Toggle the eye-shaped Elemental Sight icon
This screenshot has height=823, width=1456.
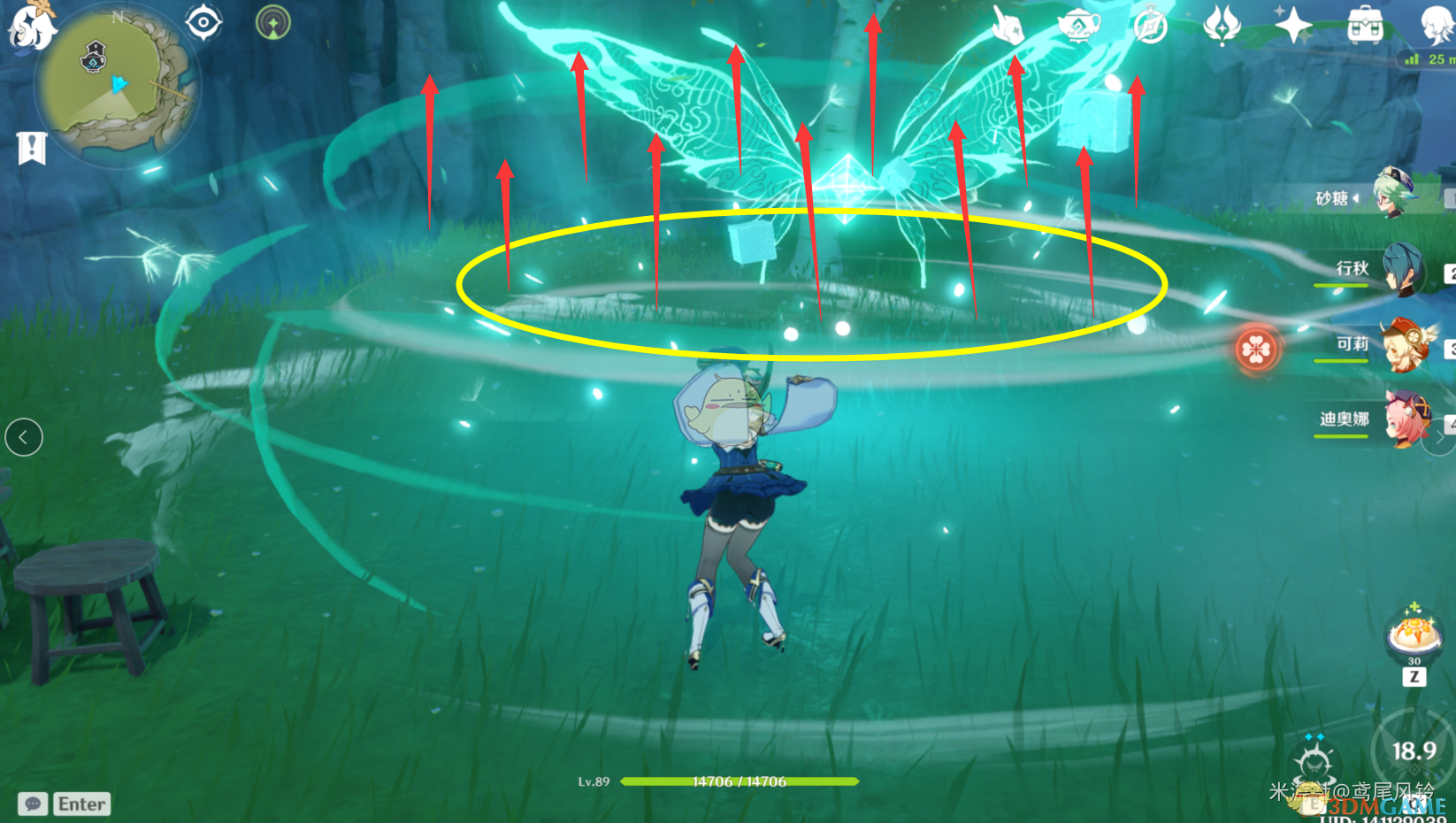point(203,22)
